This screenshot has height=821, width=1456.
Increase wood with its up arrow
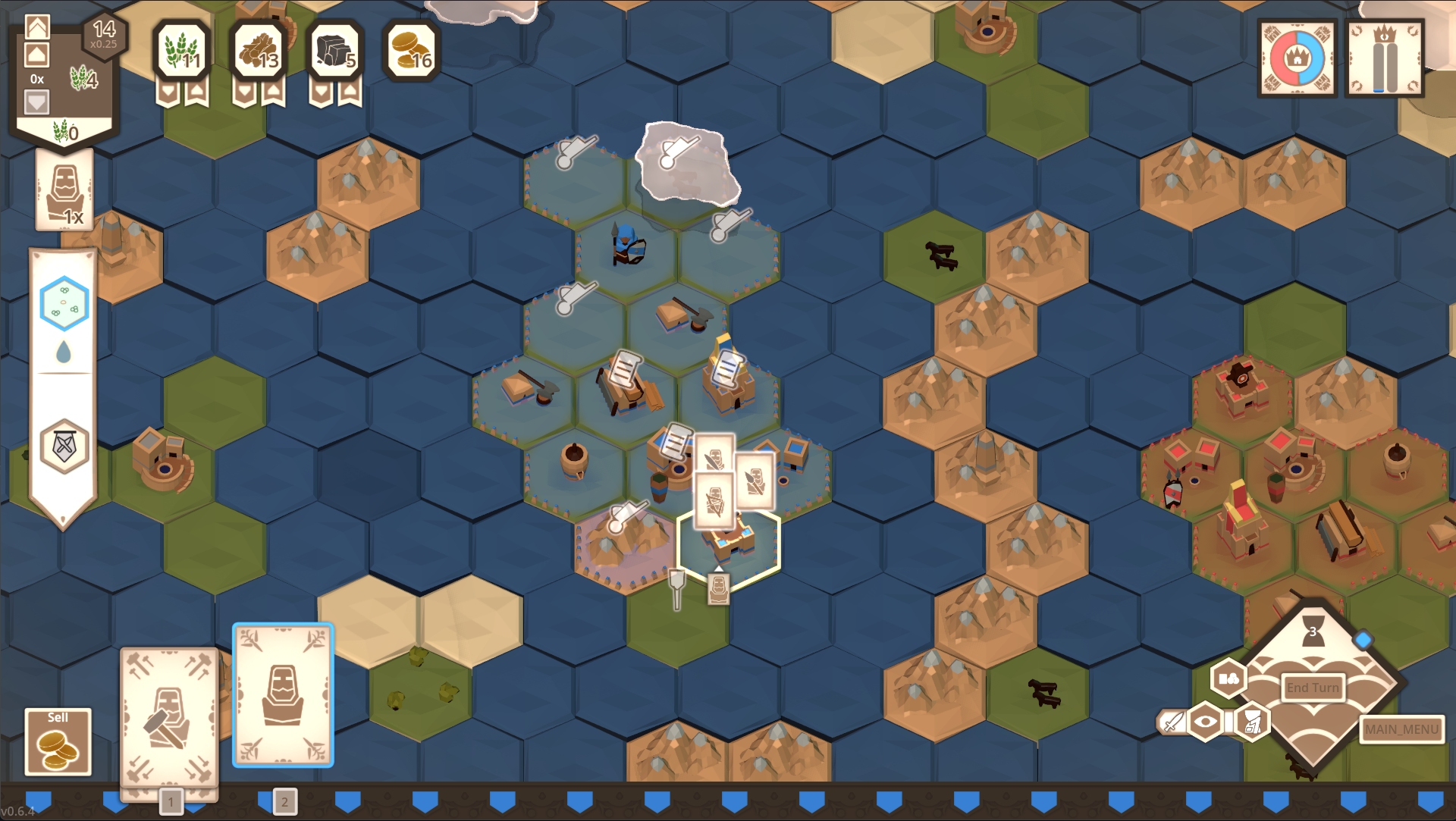(x=273, y=92)
